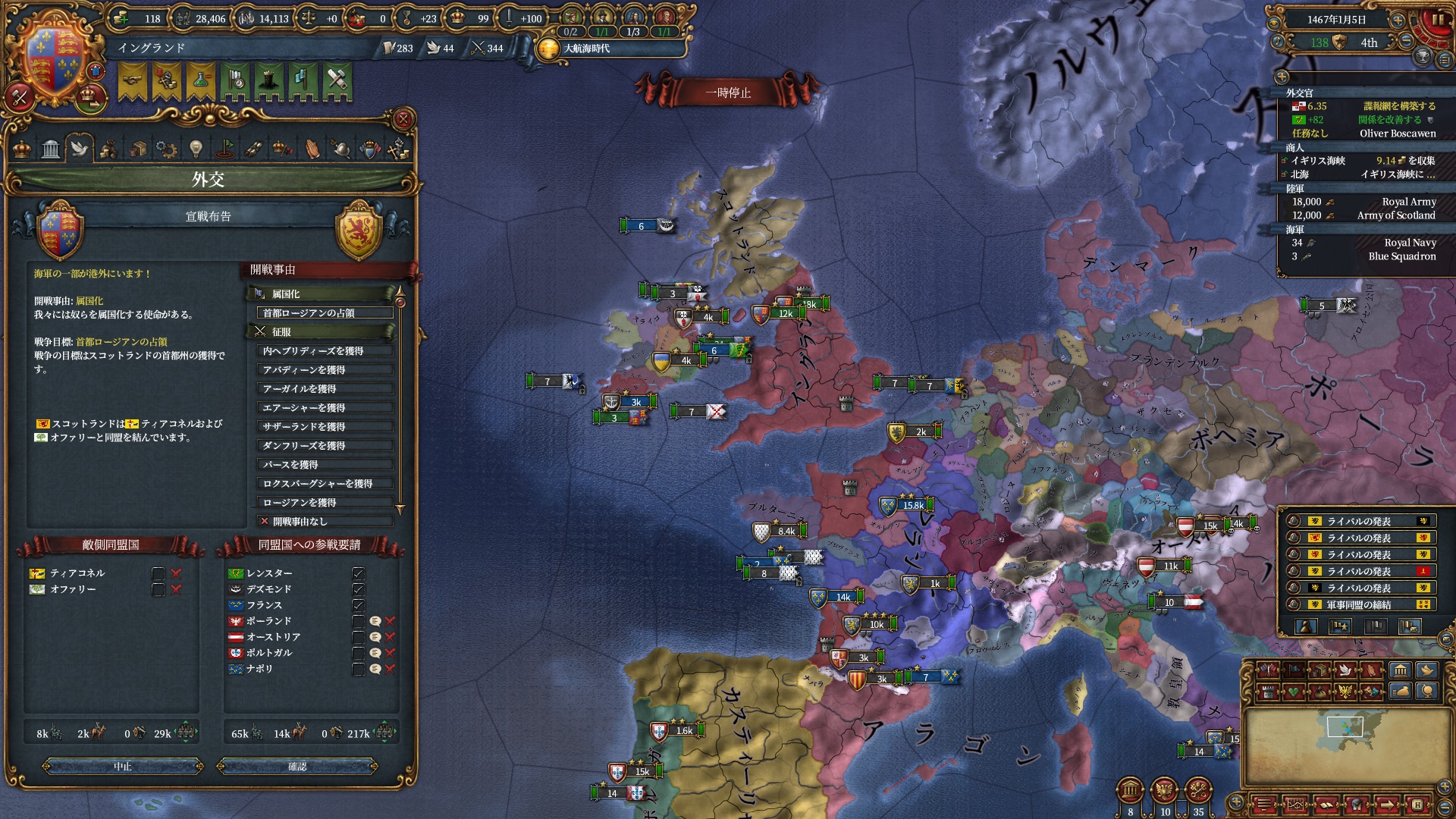Viewport: 1456px width, 819px height.
Task: Toggle call to arms for レンスター
Action: pos(358,573)
